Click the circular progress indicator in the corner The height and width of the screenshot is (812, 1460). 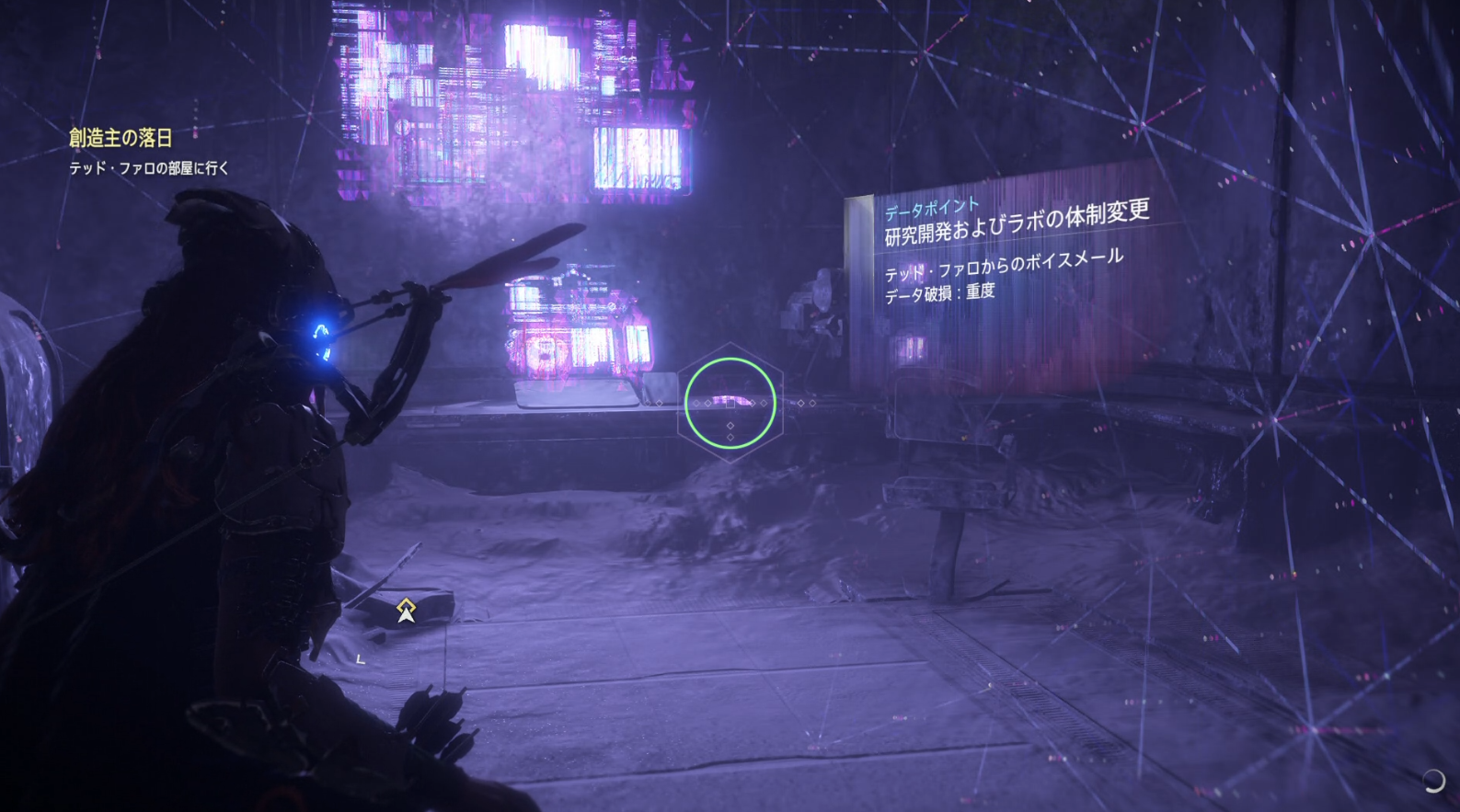1432,780
